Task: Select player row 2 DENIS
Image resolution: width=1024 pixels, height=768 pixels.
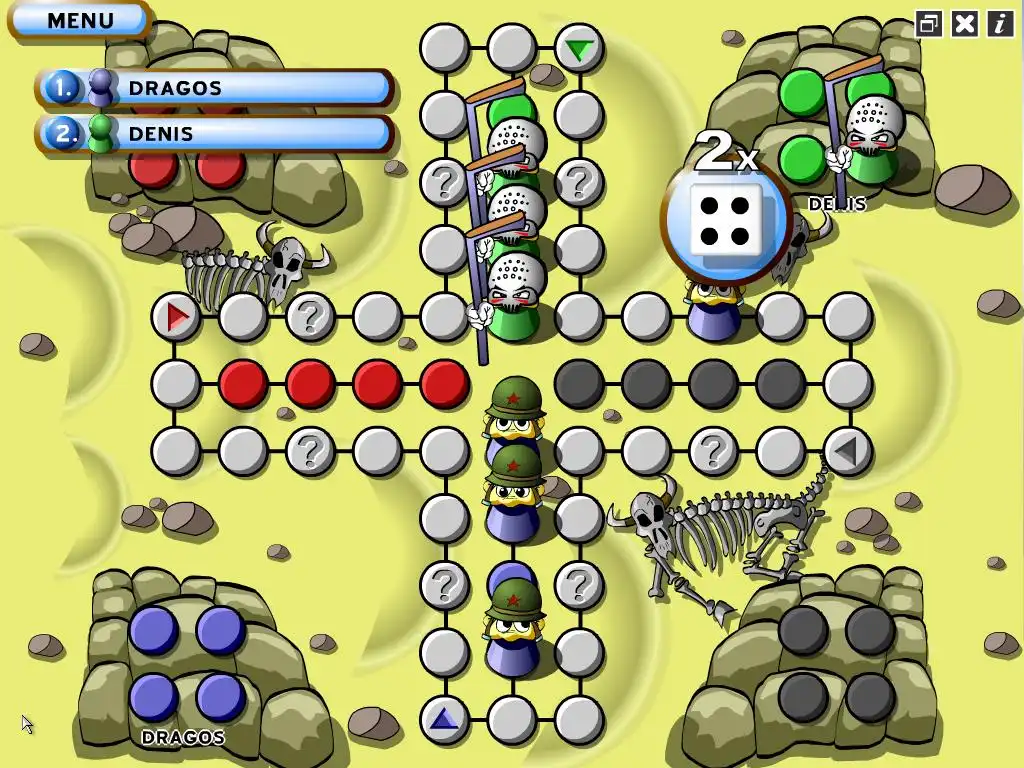Action: pos(214,133)
